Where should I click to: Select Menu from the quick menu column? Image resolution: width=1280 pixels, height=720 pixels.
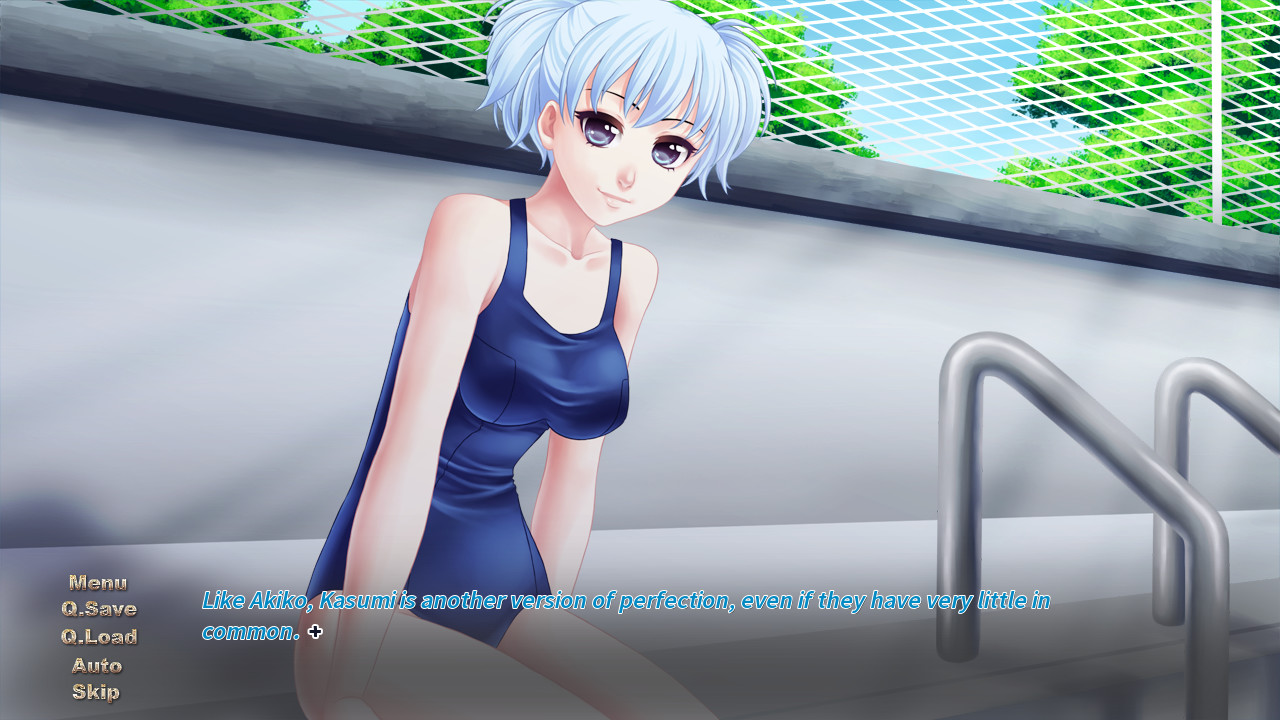pyautogui.click(x=97, y=582)
